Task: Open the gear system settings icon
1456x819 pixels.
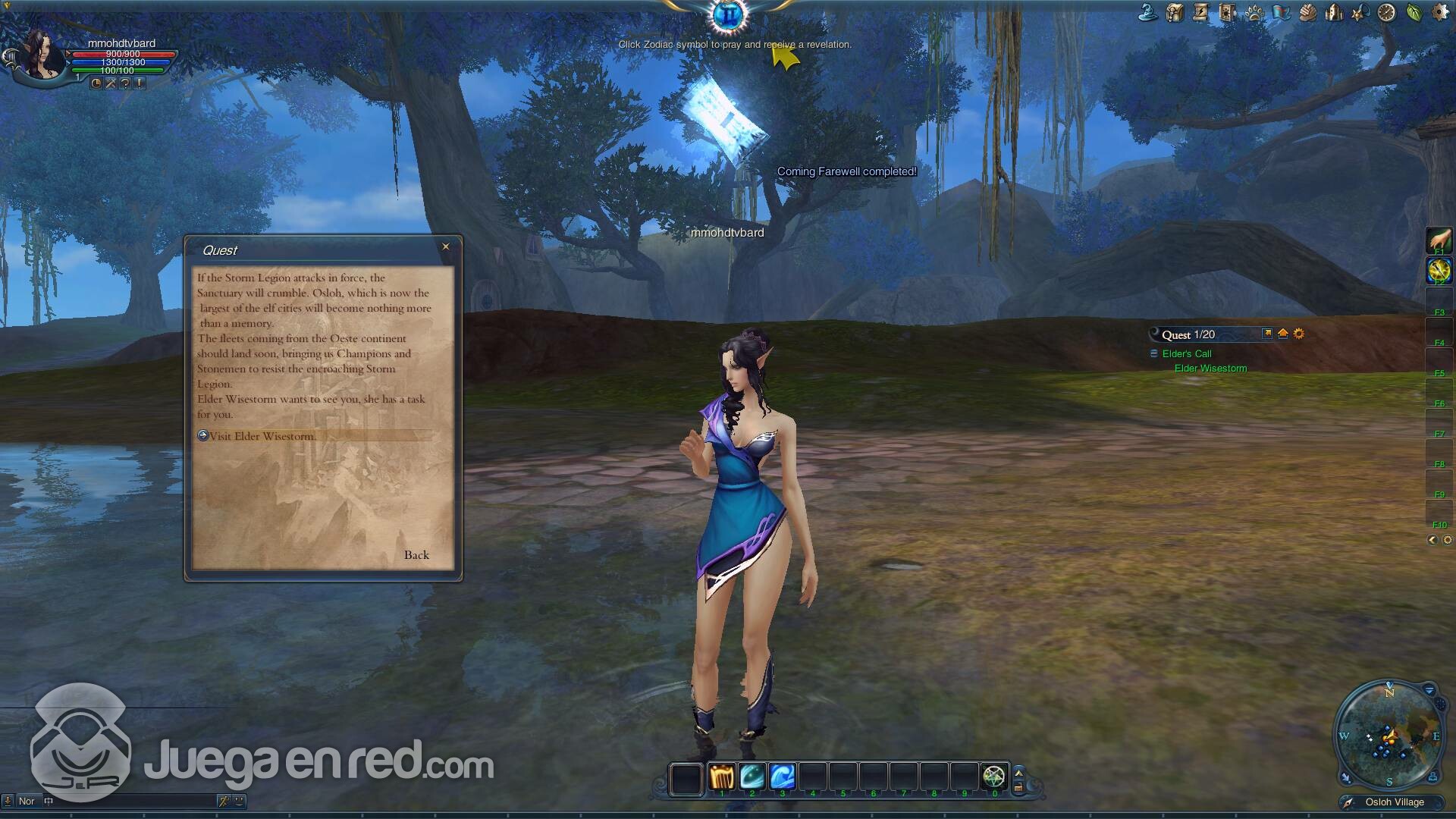Action: click(1439, 13)
